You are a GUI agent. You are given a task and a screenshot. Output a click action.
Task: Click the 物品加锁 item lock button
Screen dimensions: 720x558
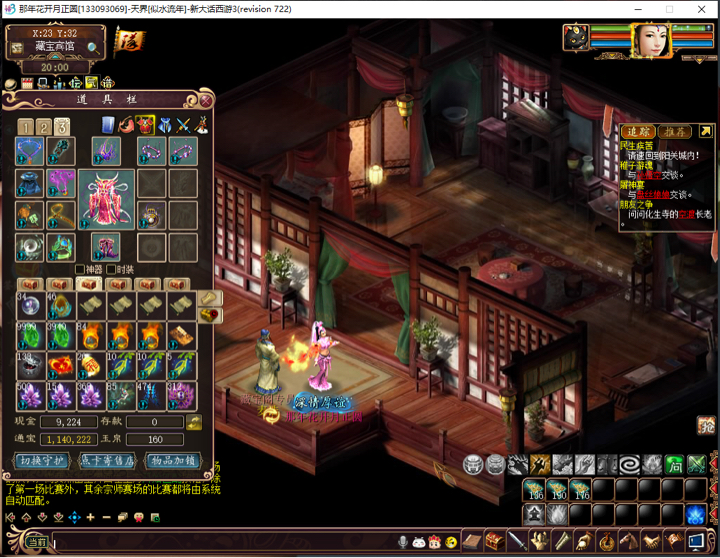[175, 461]
